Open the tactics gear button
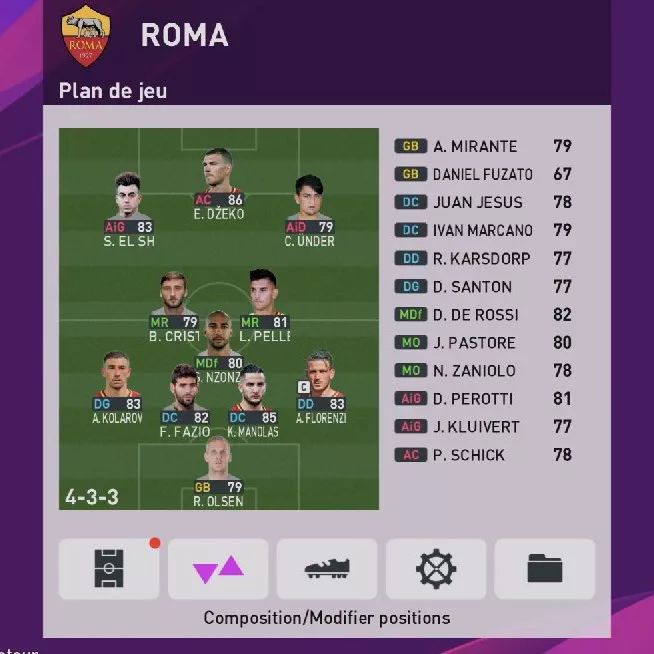 point(436,568)
